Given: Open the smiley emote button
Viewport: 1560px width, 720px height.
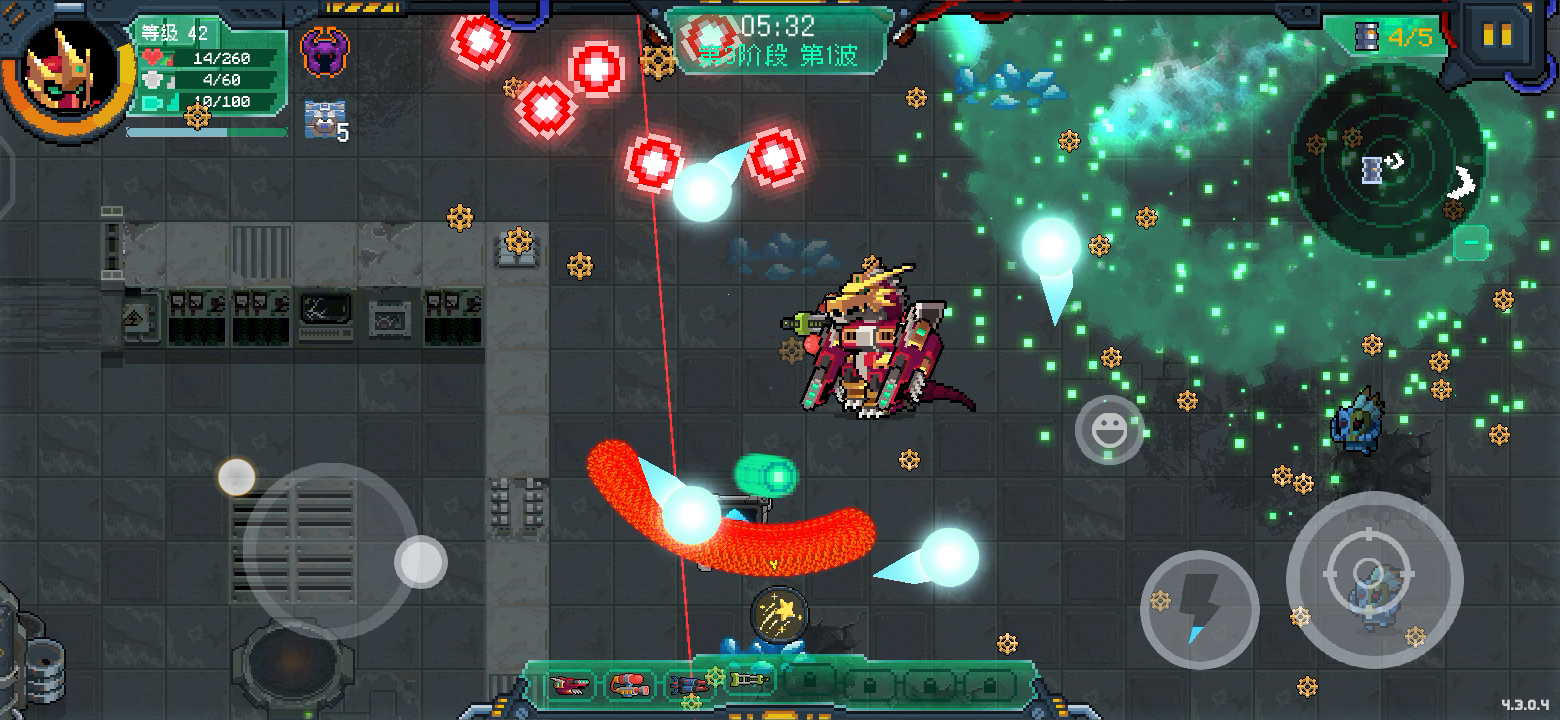Looking at the screenshot, I should [x=1109, y=431].
